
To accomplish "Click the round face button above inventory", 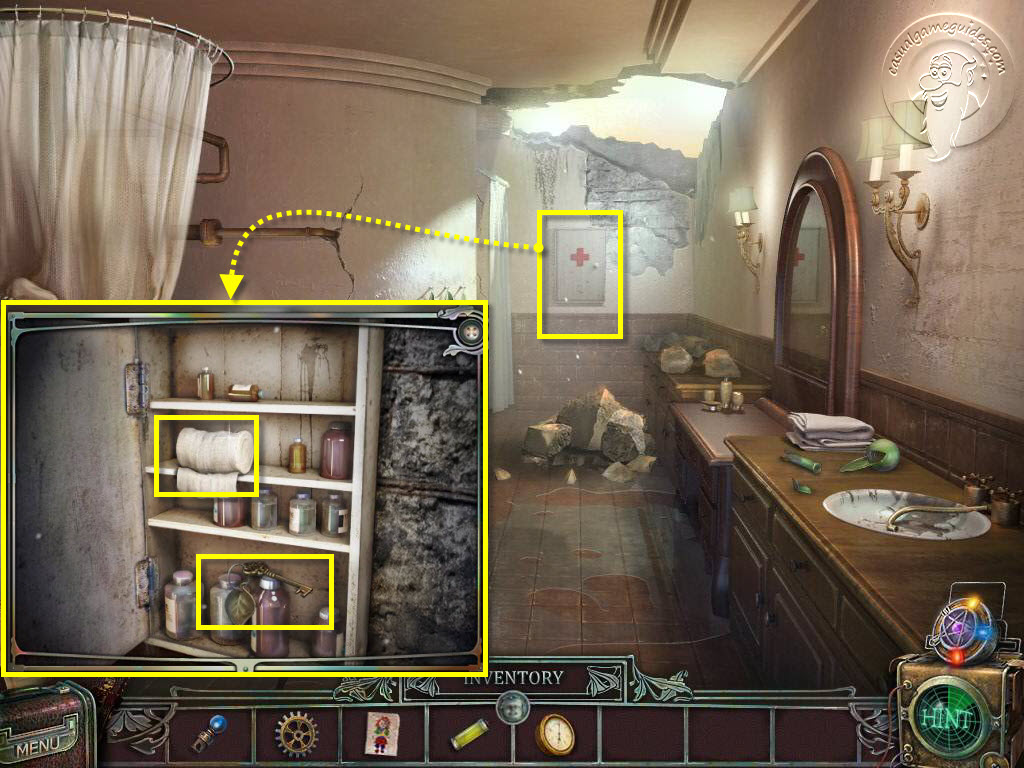I will [x=513, y=706].
